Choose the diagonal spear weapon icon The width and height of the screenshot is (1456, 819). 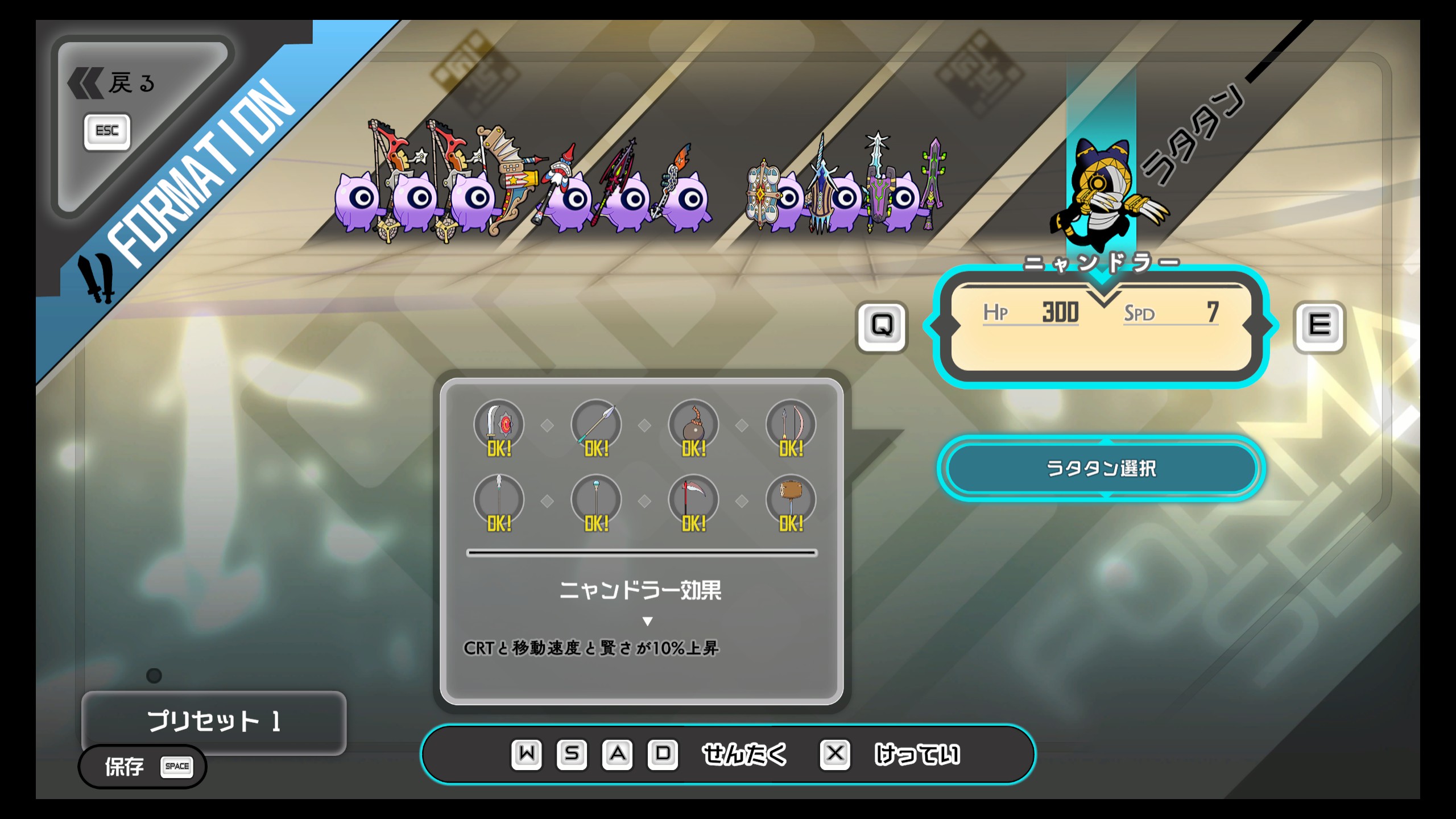(596, 425)
